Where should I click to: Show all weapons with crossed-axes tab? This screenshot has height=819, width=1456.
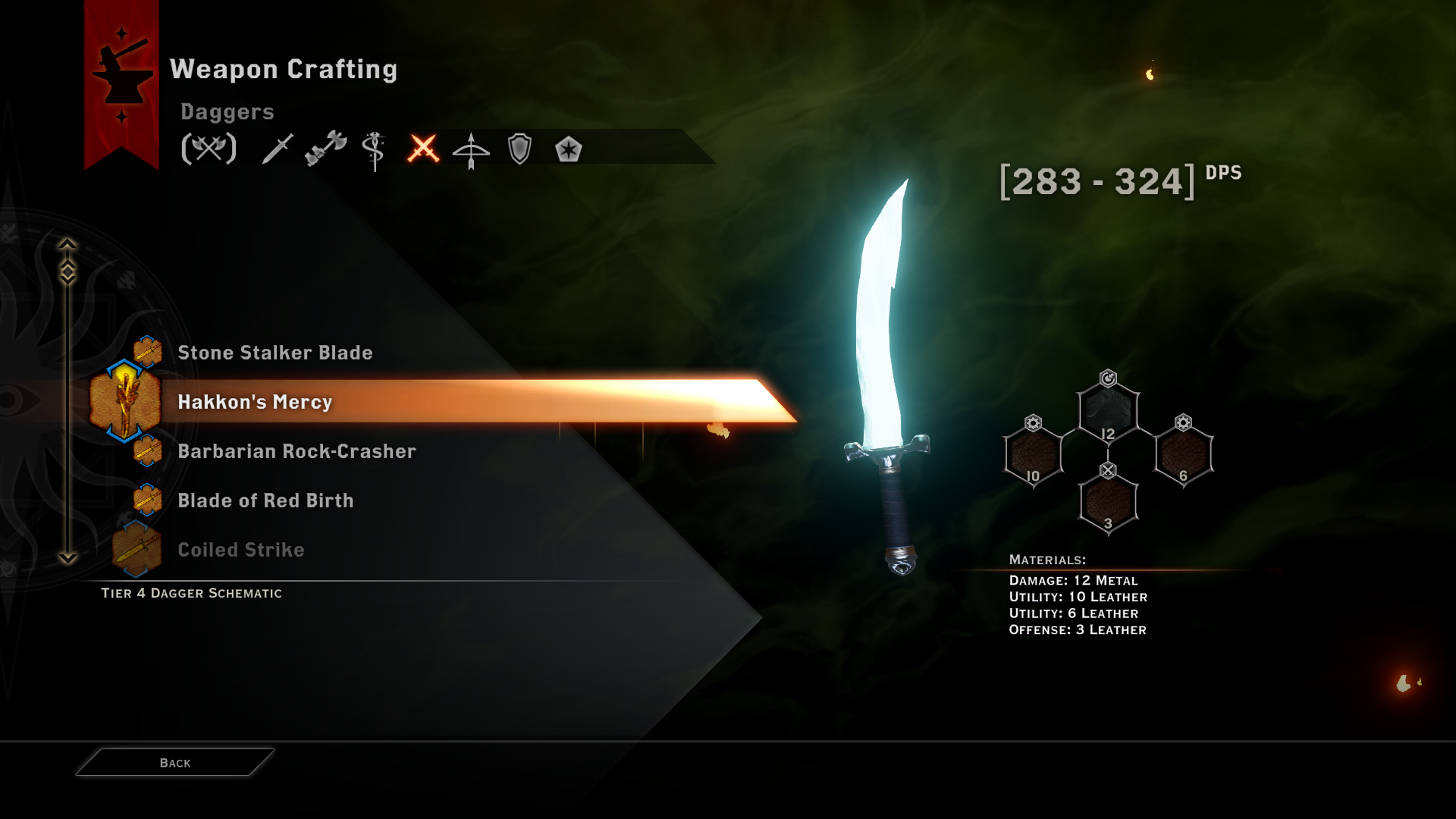[x=209, y=149]
